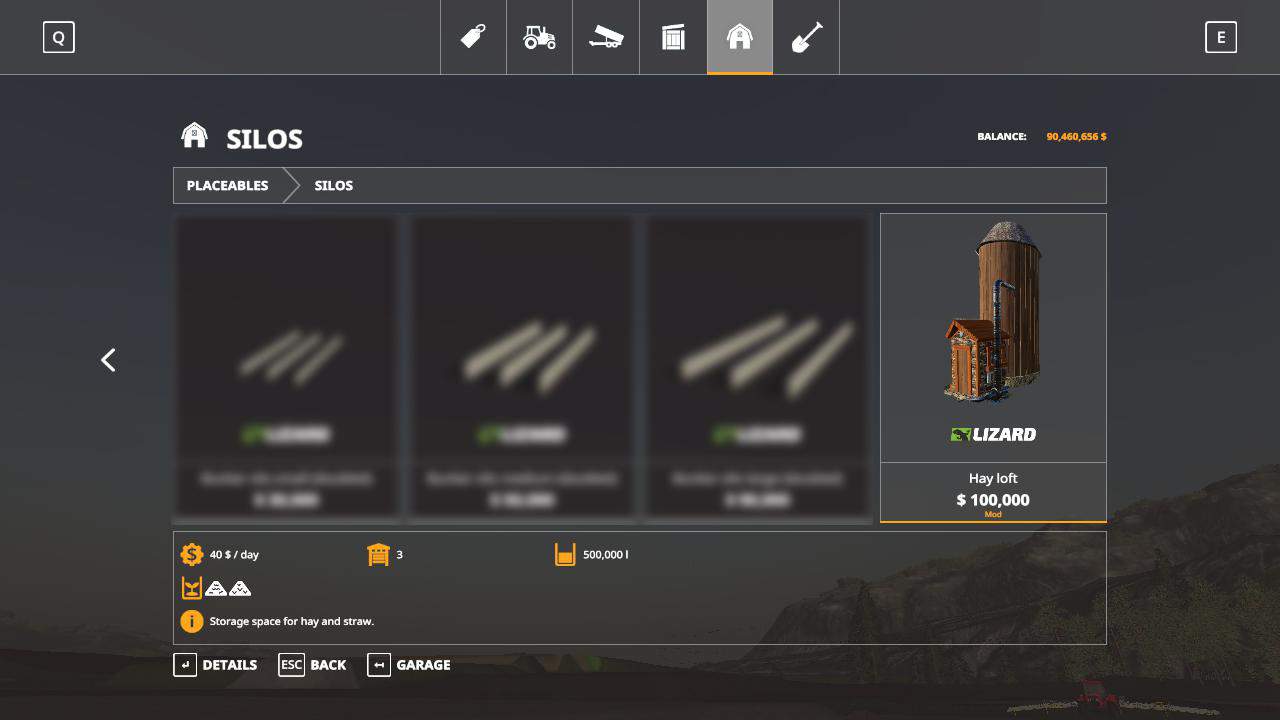Click the Silos breadcrumb entry

coord(333,185)
